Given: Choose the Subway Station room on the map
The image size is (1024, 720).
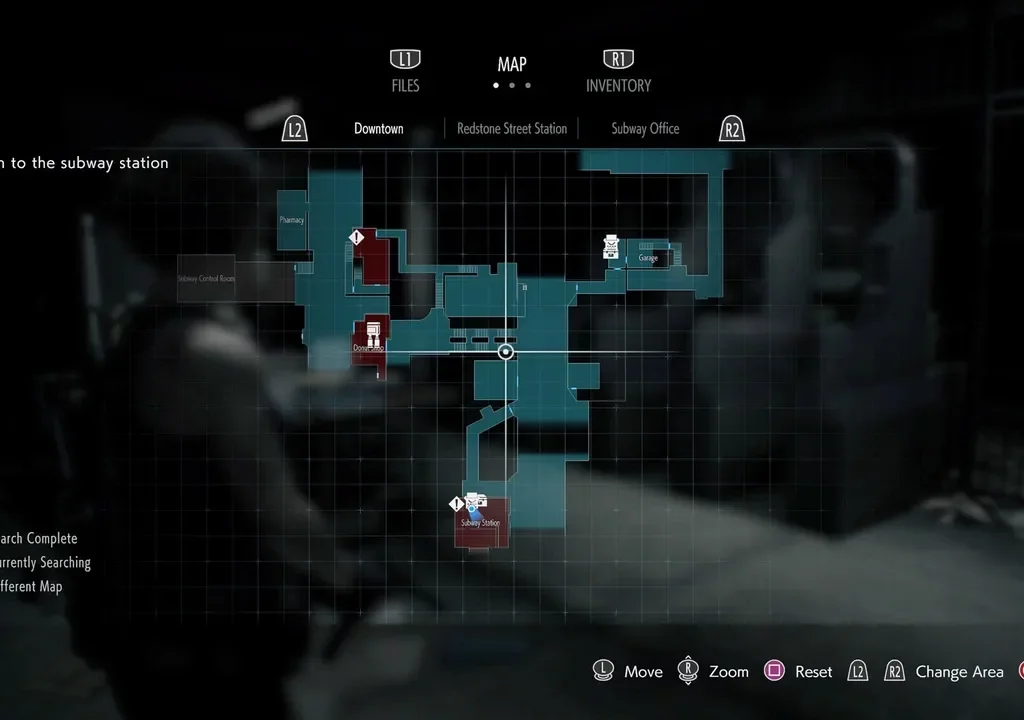Looking at the screenshot, I should [481, 524].
